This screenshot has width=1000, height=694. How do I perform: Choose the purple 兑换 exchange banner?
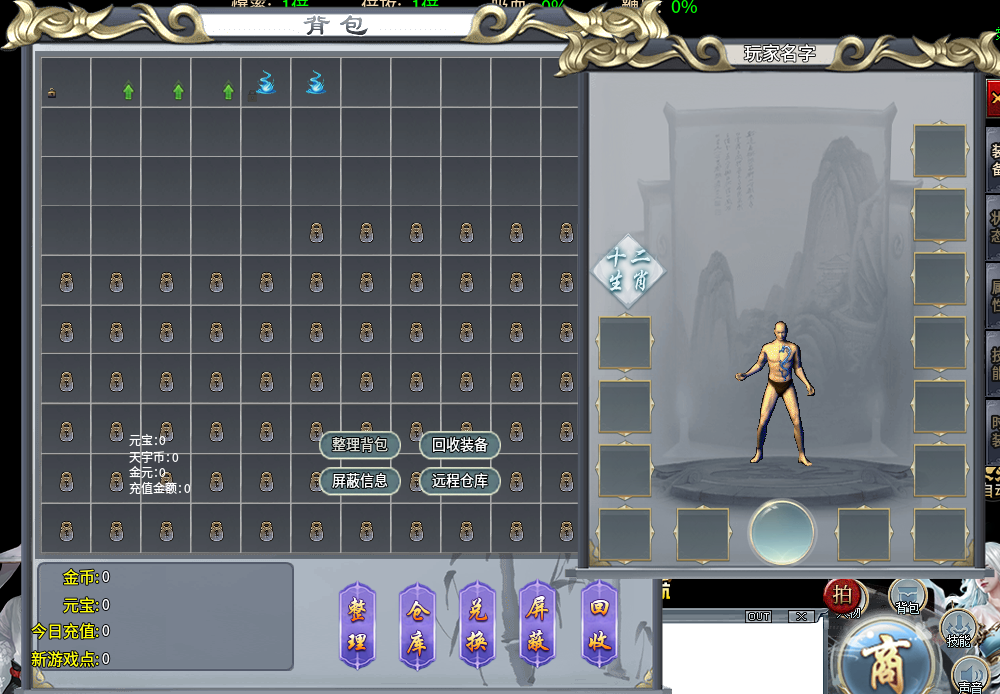click(x=477, y=625)
